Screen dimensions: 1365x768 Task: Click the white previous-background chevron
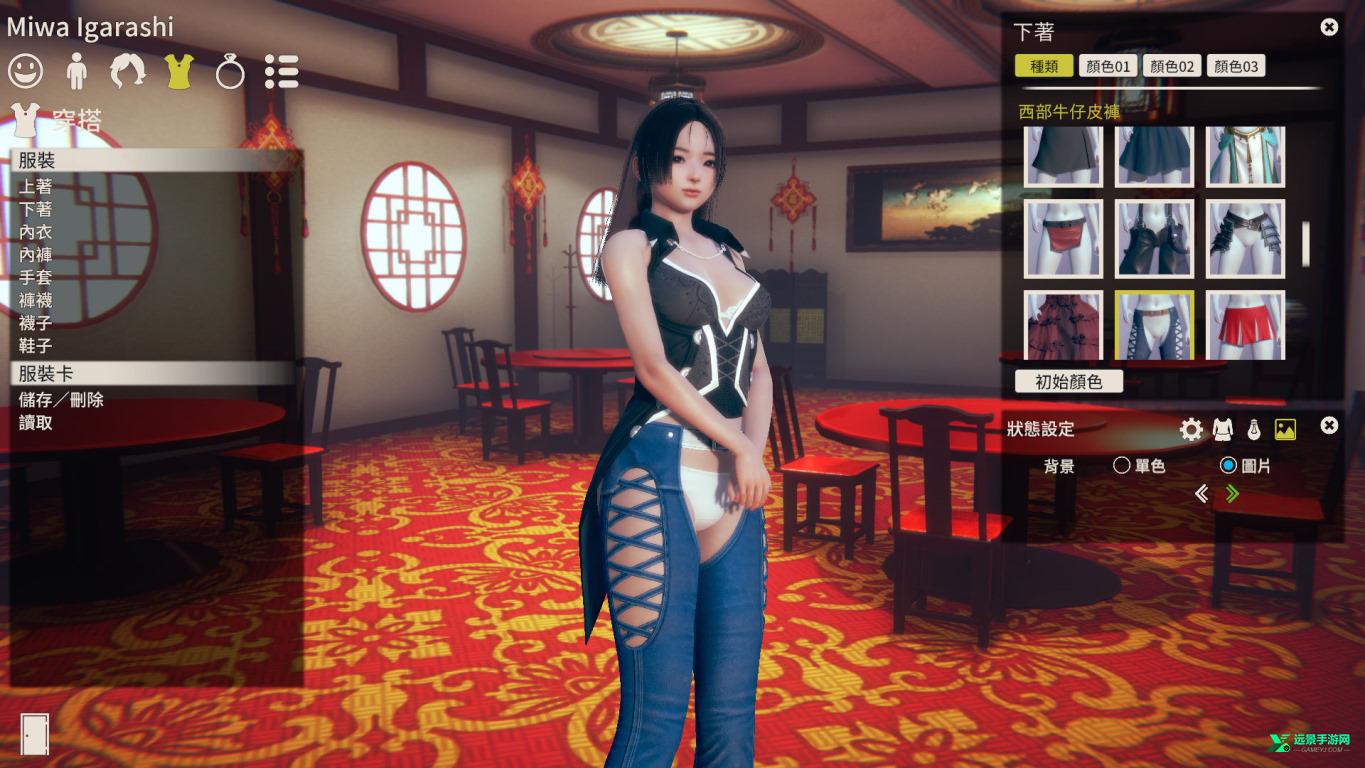tap(1202, 493)
